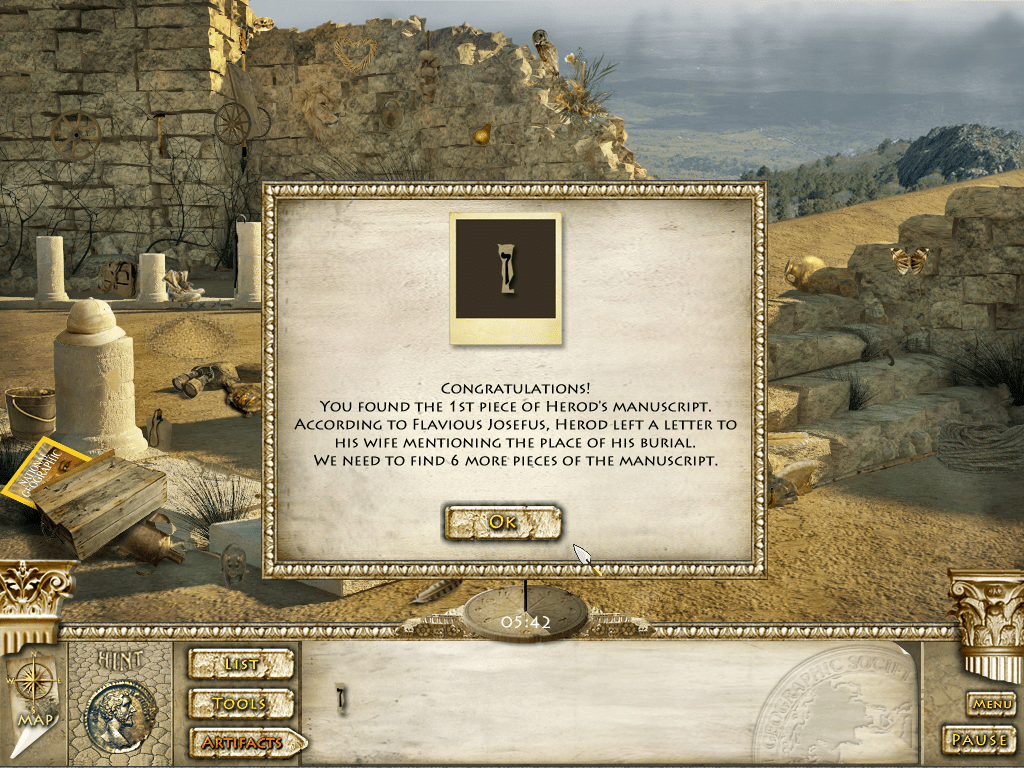1024x768 pixels.
Task: Open the game Menu
Action: coord(992,704)
